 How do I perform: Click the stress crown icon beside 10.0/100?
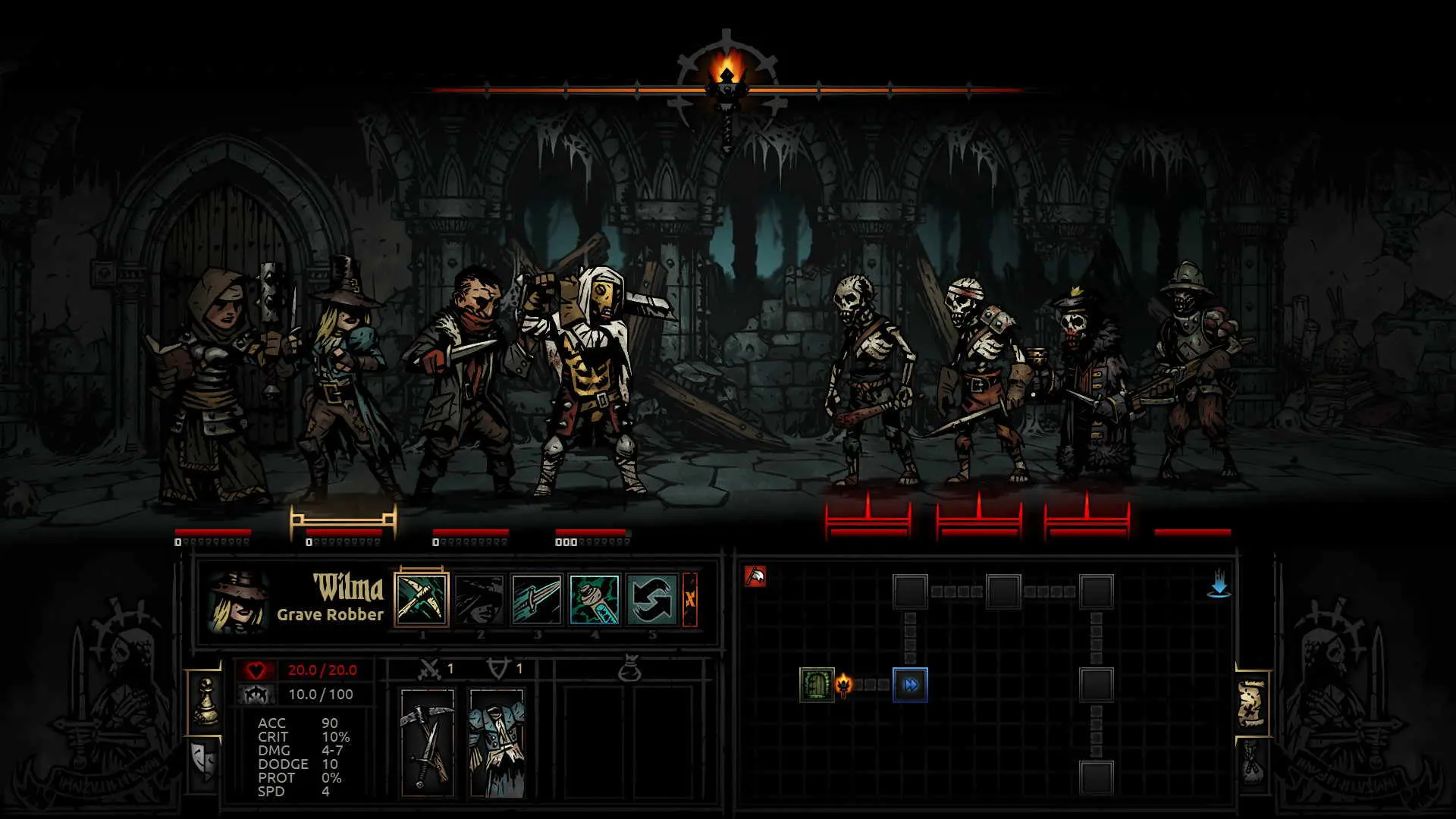257,694
